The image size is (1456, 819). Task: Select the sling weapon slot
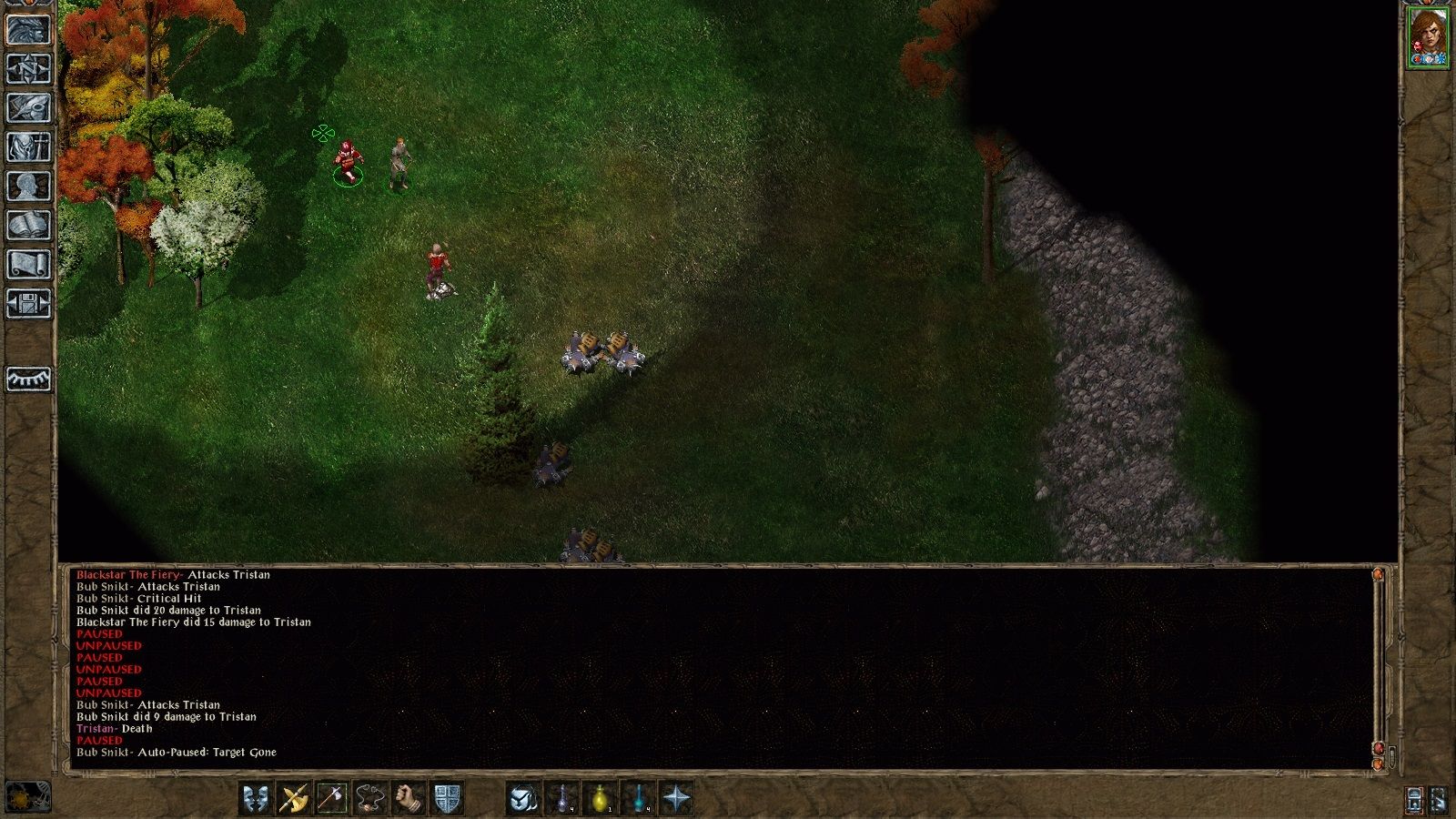pyautogui.click(x=370, y=799)
